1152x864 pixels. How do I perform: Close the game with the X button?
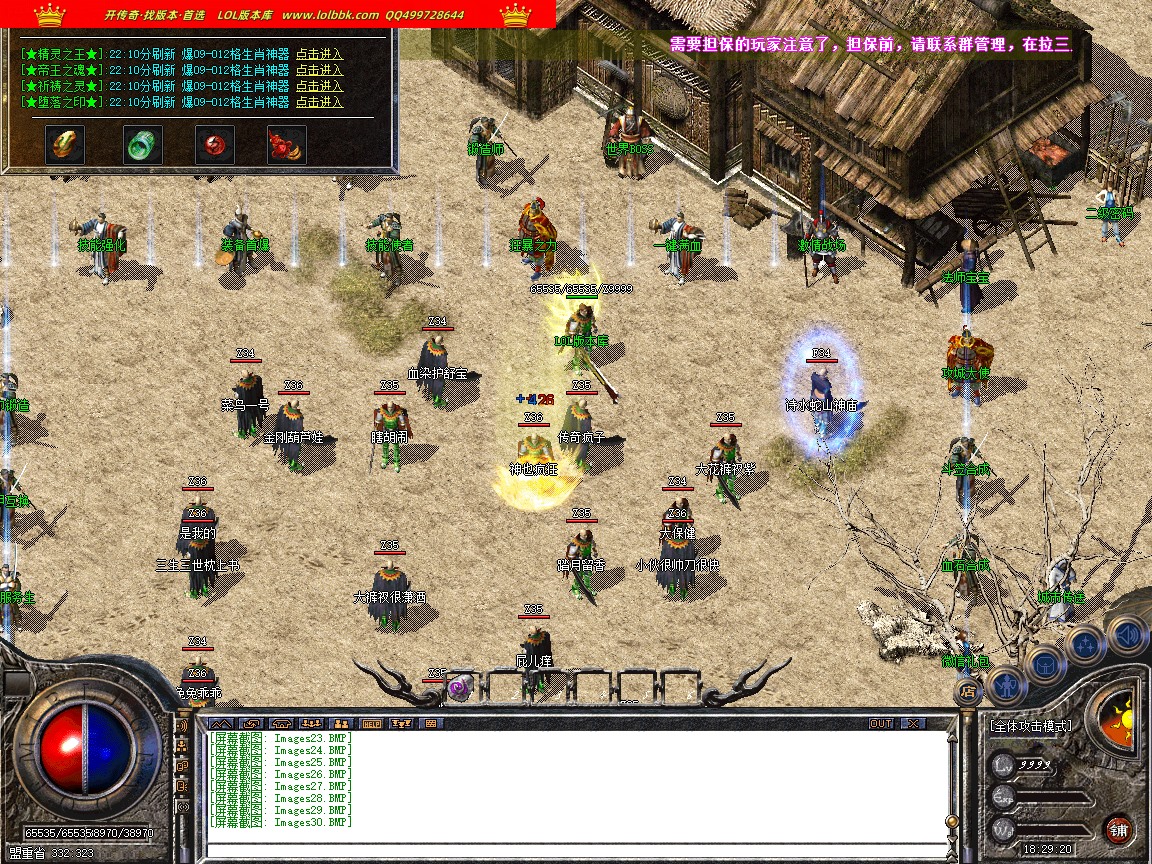click(912, 723)
